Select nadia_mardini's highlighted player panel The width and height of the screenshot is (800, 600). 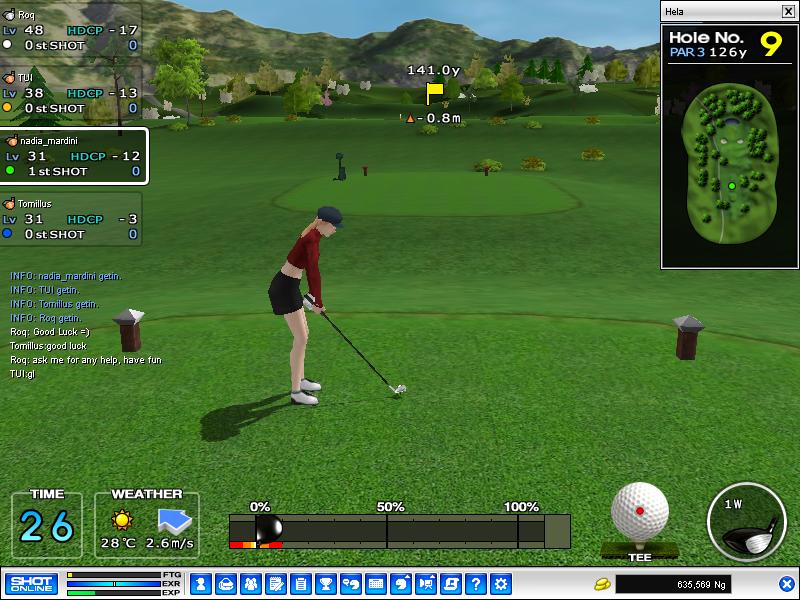tap(74, 156)
